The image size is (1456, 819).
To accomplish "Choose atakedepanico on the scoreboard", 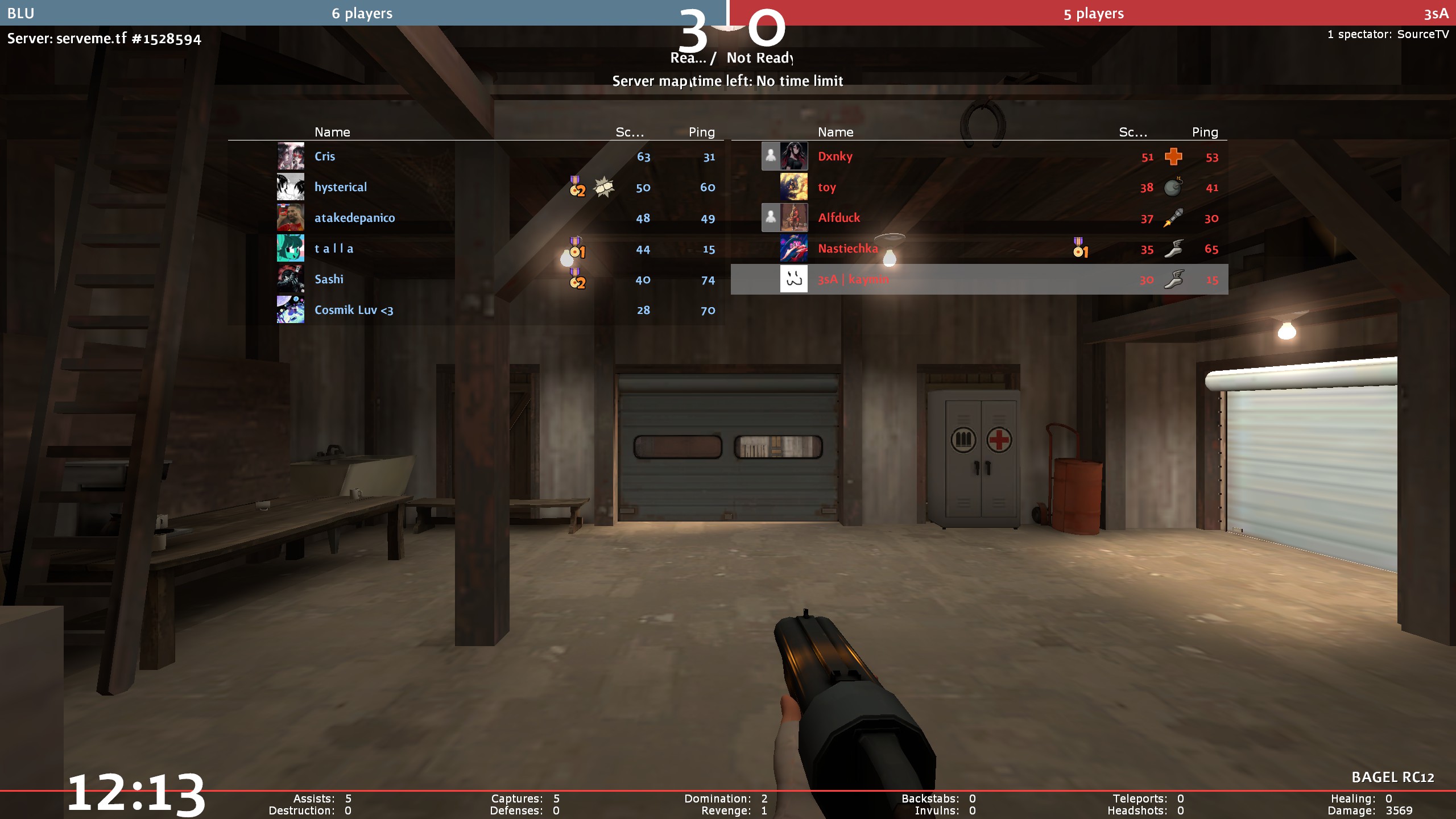I will 354,218.
